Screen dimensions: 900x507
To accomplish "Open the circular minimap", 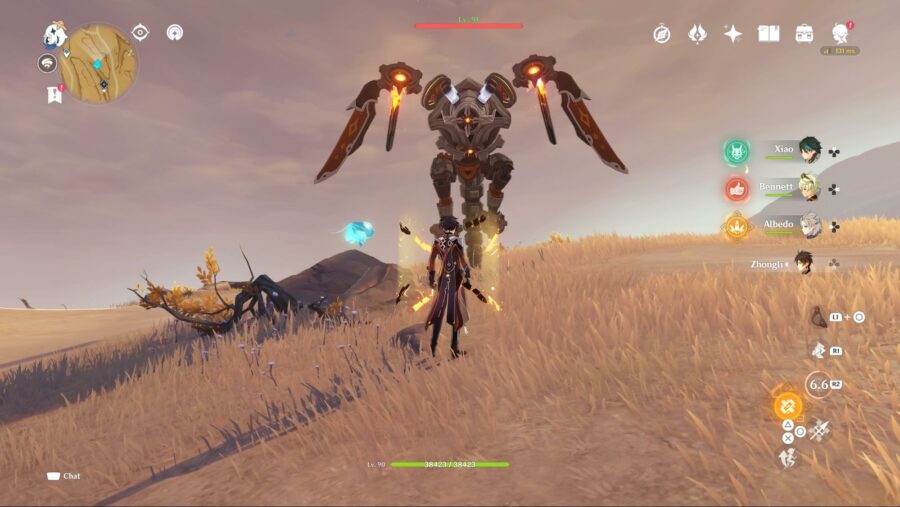I will tap(98, 63).
